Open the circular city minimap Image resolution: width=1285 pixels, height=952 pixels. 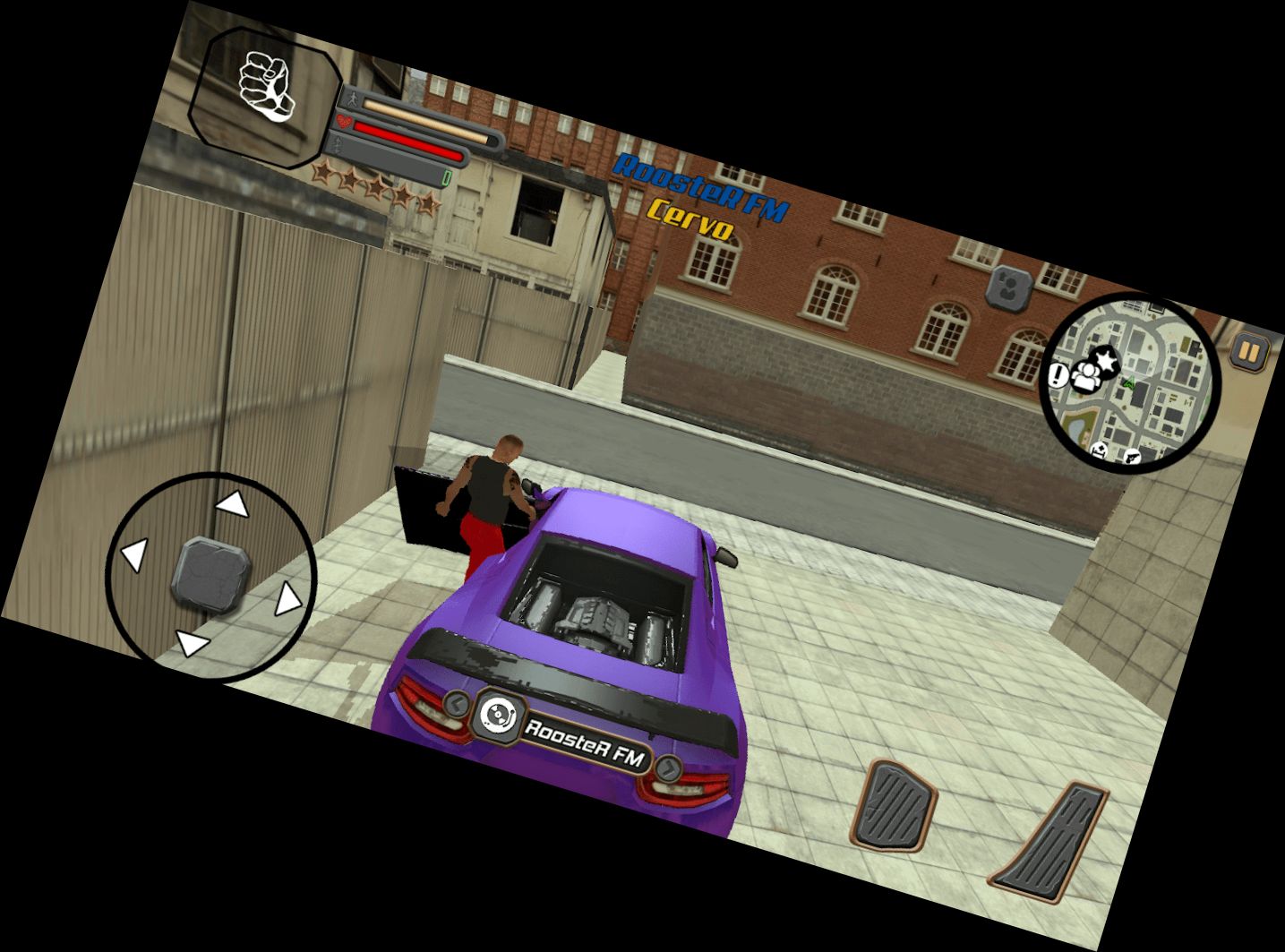(1132, 383)
